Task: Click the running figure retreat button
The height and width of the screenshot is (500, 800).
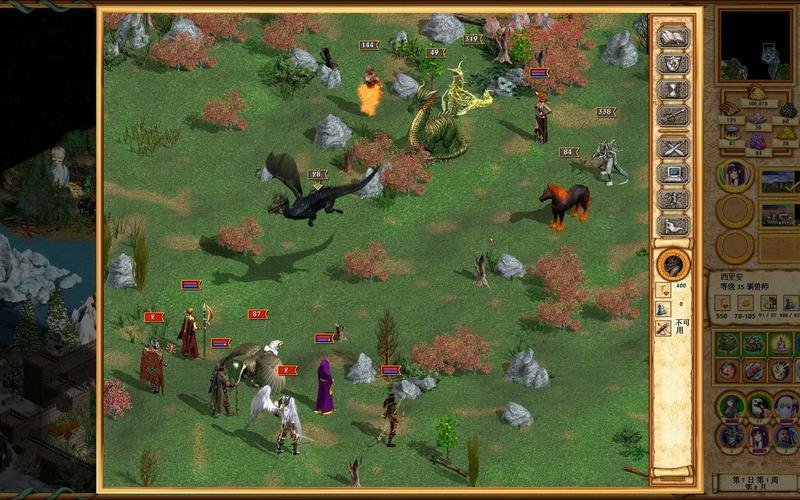Action: point(673,199)
